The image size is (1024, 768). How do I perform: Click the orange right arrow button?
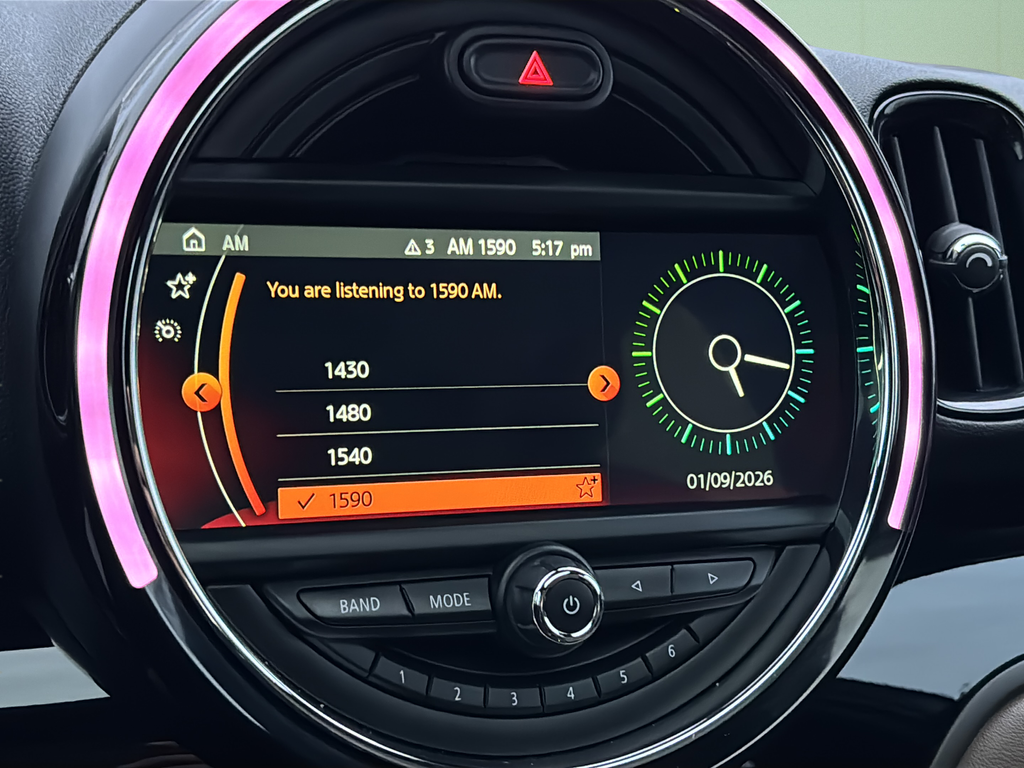603,383
